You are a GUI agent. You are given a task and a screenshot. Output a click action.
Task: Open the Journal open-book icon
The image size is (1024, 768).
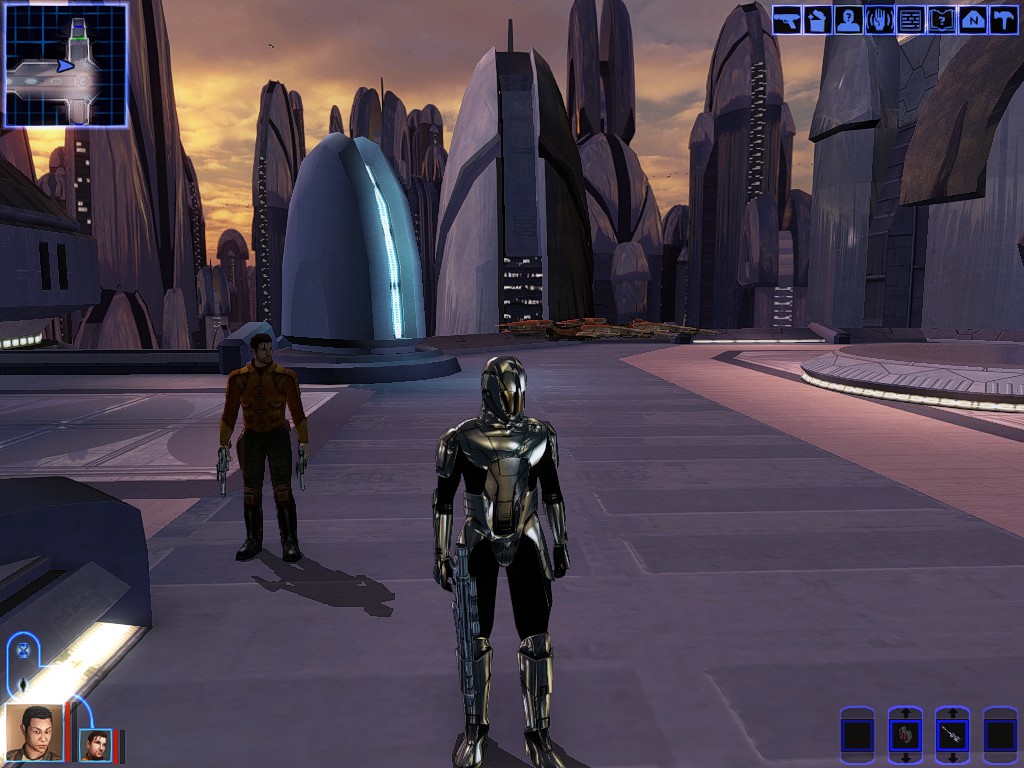point(941,20)
